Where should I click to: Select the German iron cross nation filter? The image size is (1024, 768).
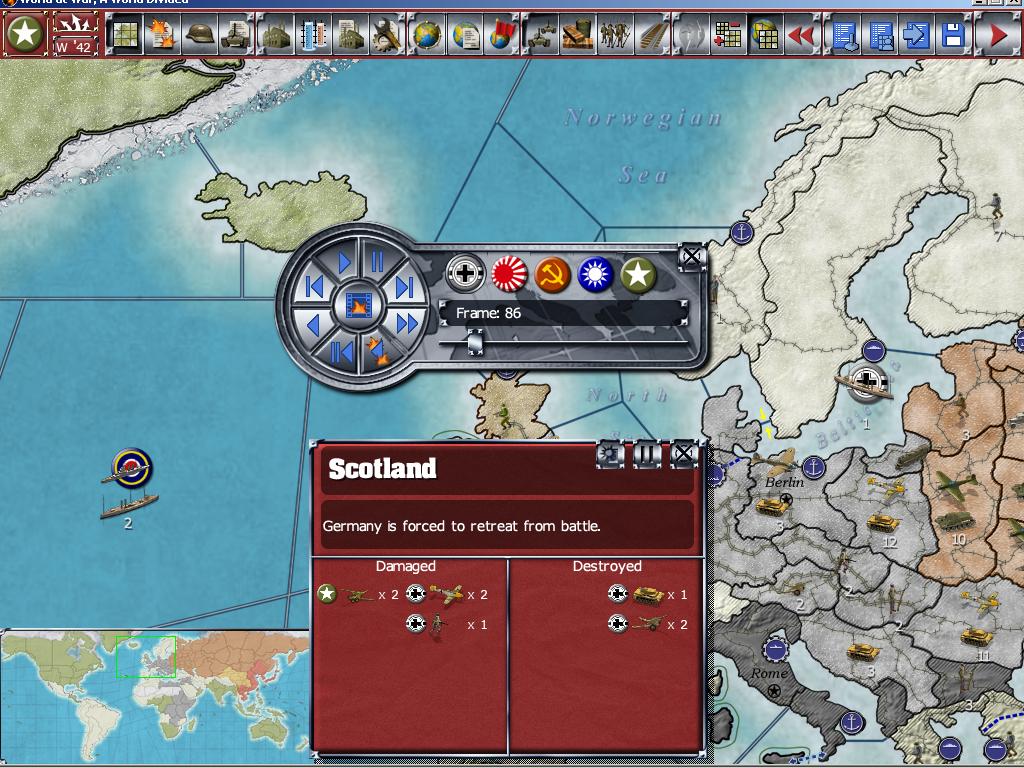[x=465, y=273]
